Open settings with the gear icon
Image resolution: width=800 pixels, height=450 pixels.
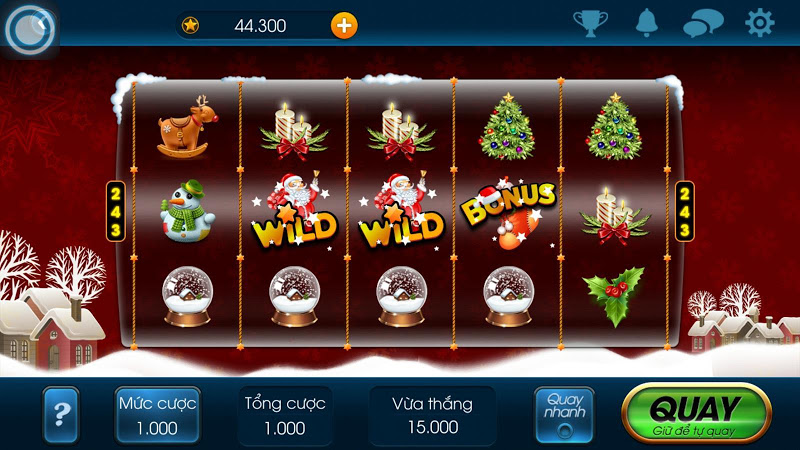point(760,23)
